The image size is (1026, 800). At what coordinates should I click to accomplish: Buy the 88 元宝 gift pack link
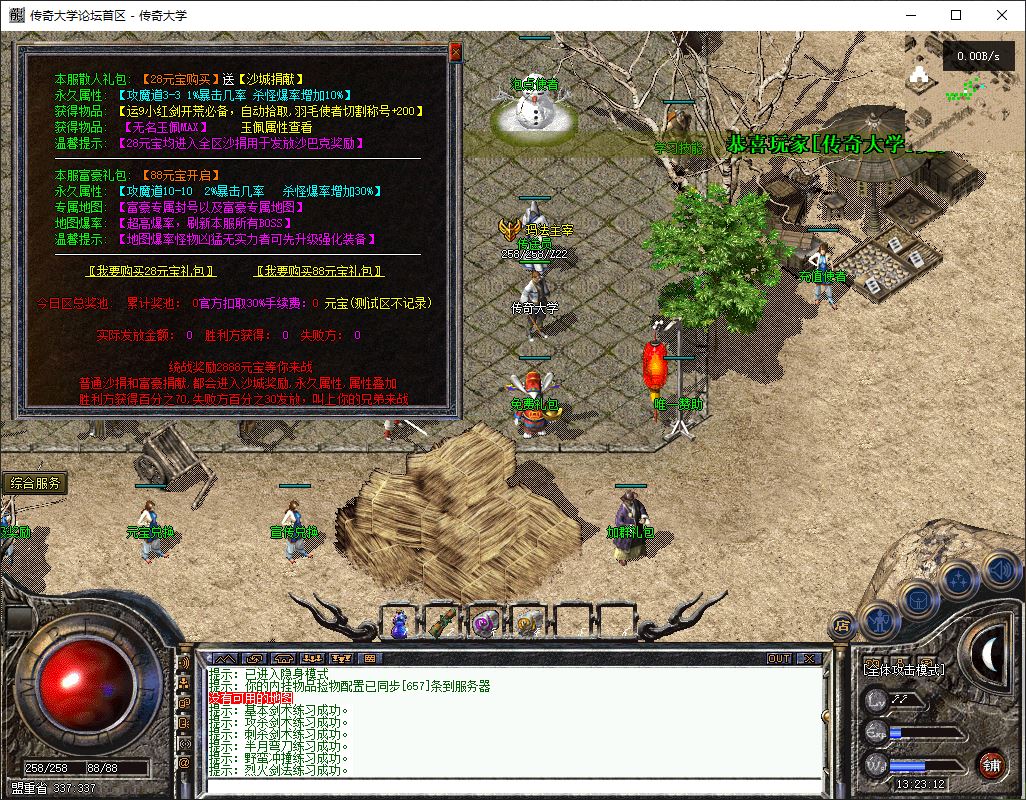coord(319,271)
